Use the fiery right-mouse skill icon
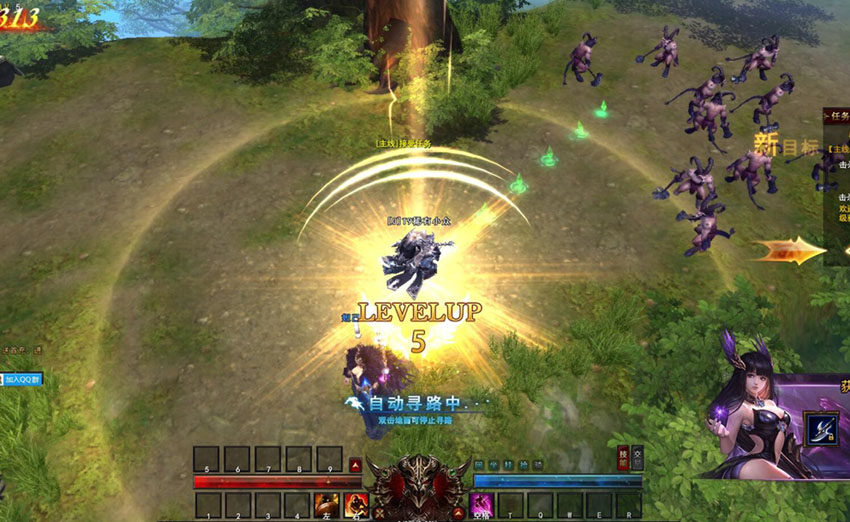The height and width of the screenshot is (522, 850). click(x=356, y=505)
